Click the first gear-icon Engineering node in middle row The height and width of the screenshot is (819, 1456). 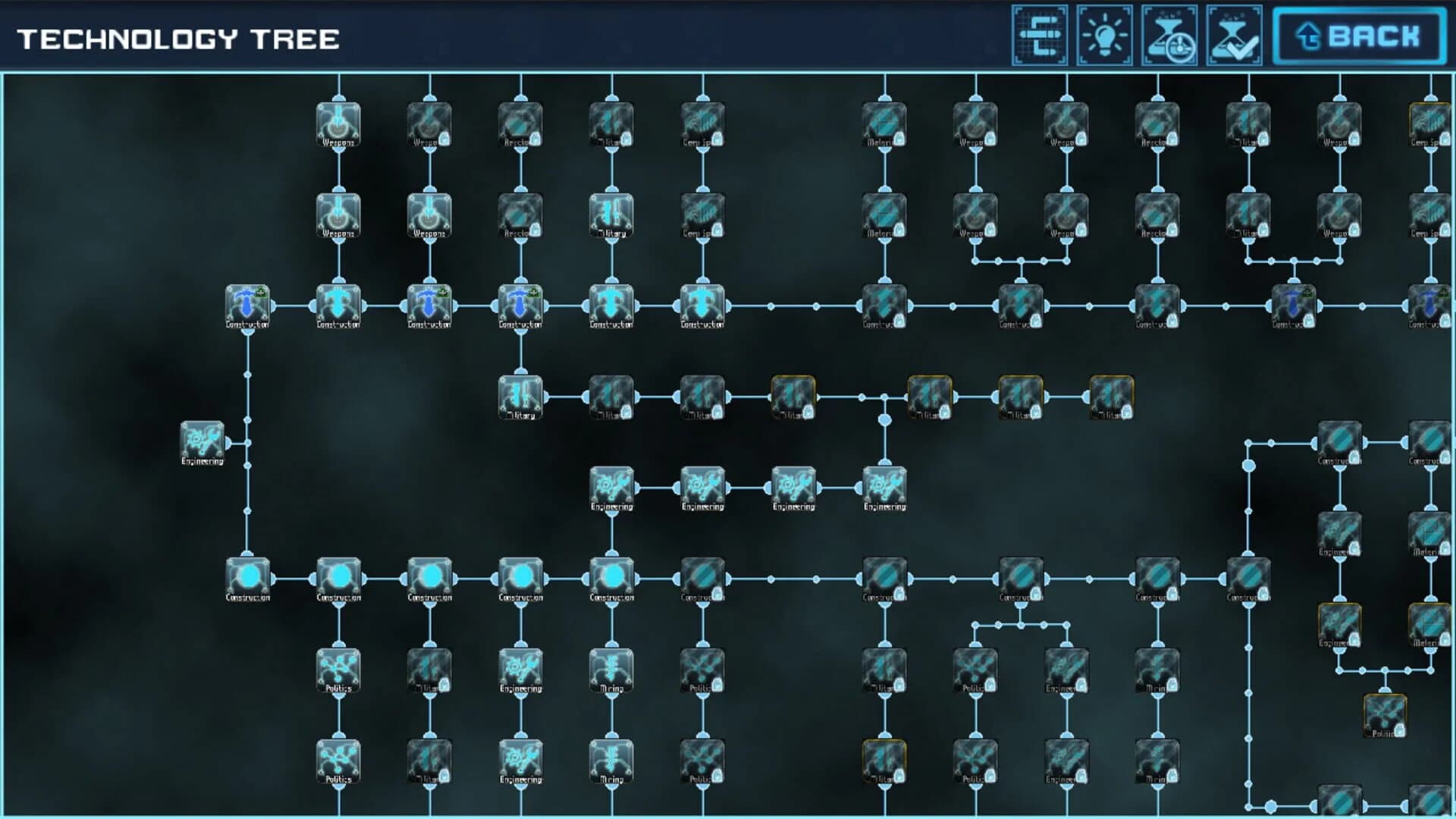click(x=610, y=489)
